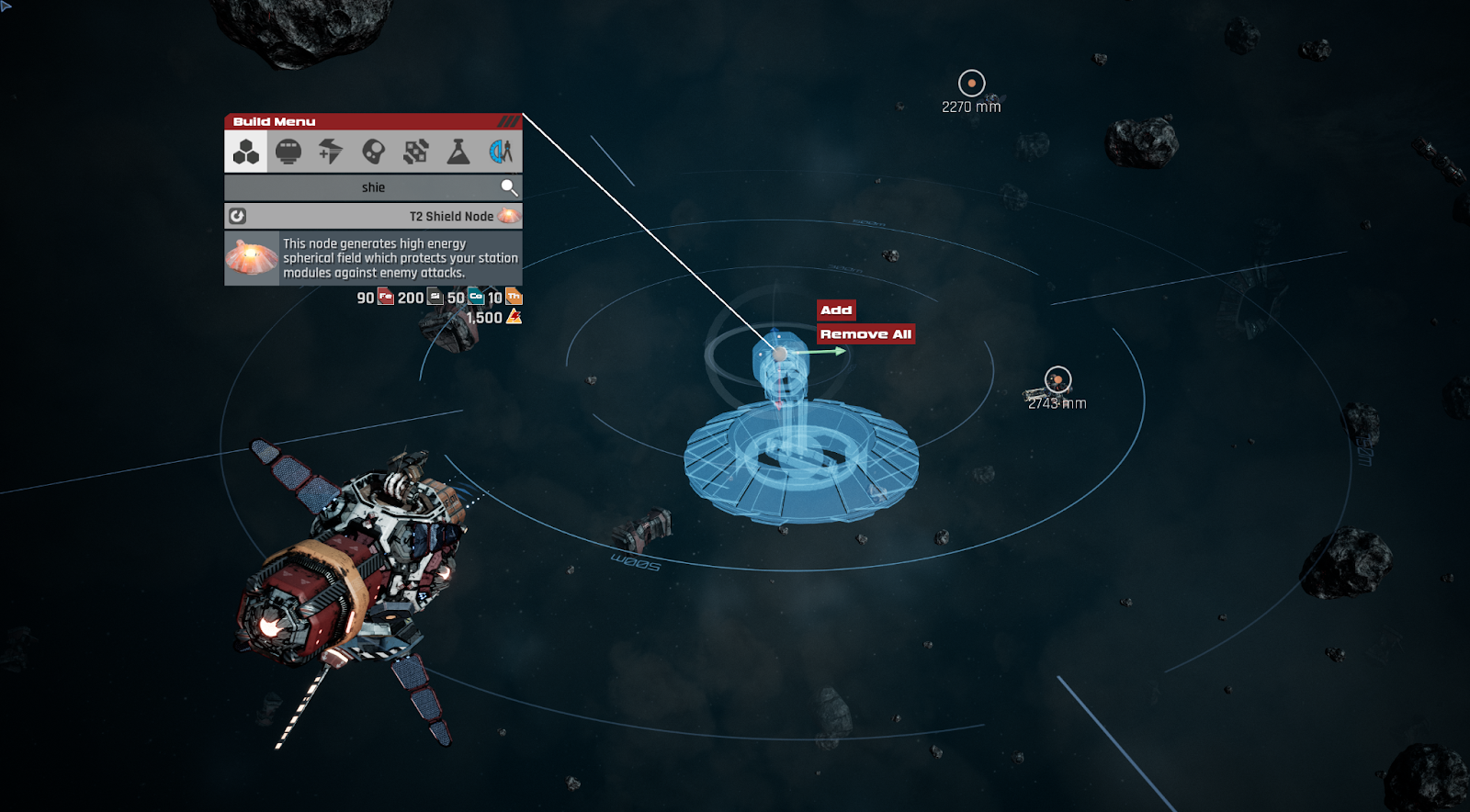Click the Fe iron resource icon
The image size is (1470, 812).
[x=384, y=298]
